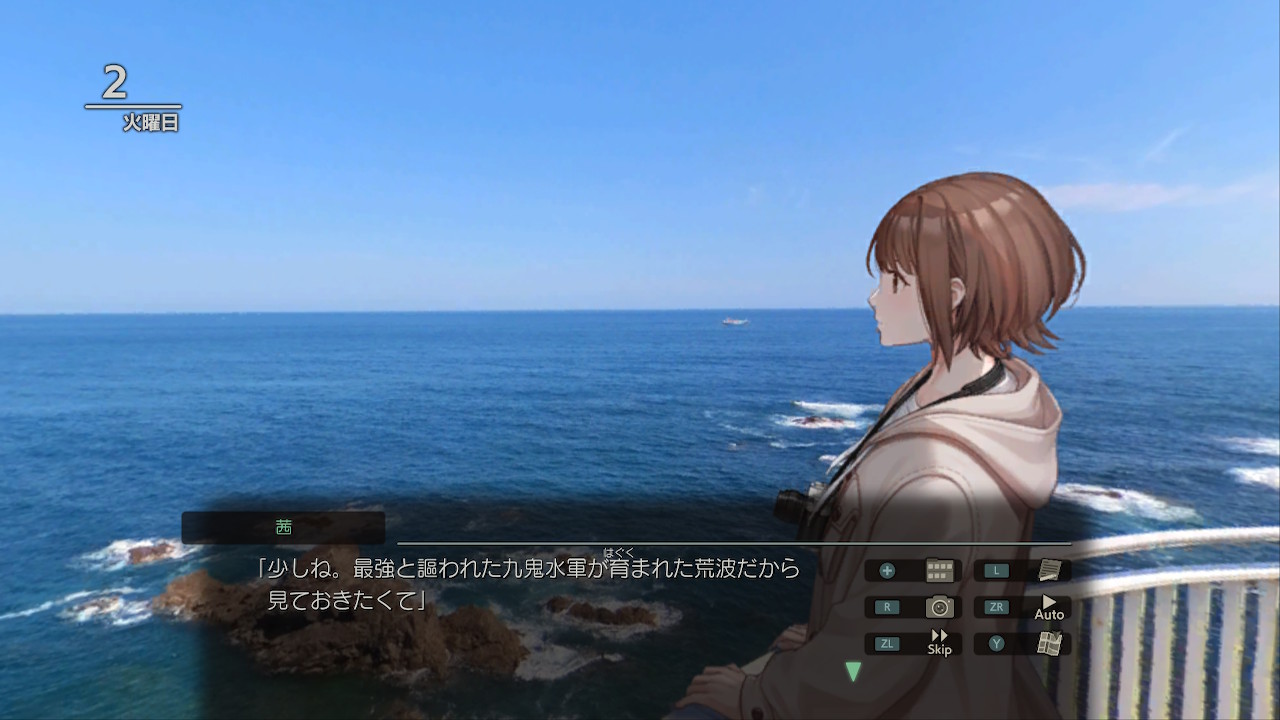This screenshot has height=720, width=1280.
Task: Open the map using the newspaper-style icon
Action: [1048, 643]
